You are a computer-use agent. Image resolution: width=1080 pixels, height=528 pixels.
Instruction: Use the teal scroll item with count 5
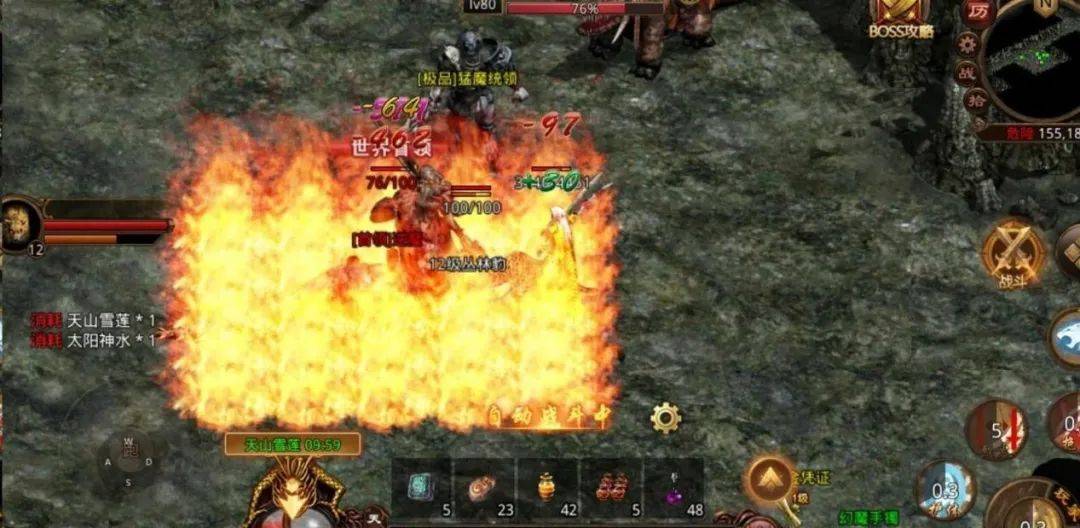[x=421, y=489]
